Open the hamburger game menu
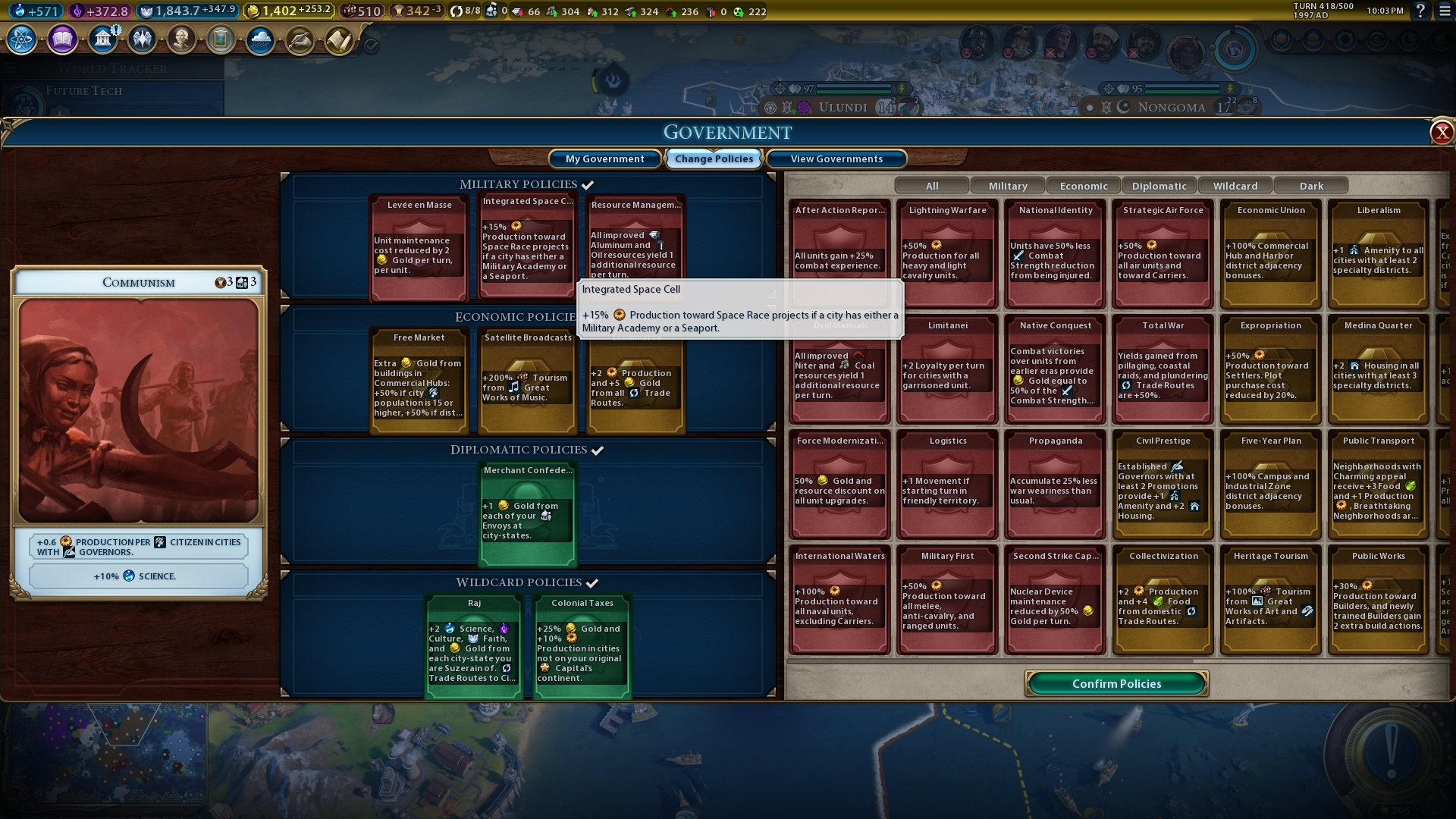Viewport: 1456px width, 819px height. [1445, 11]
